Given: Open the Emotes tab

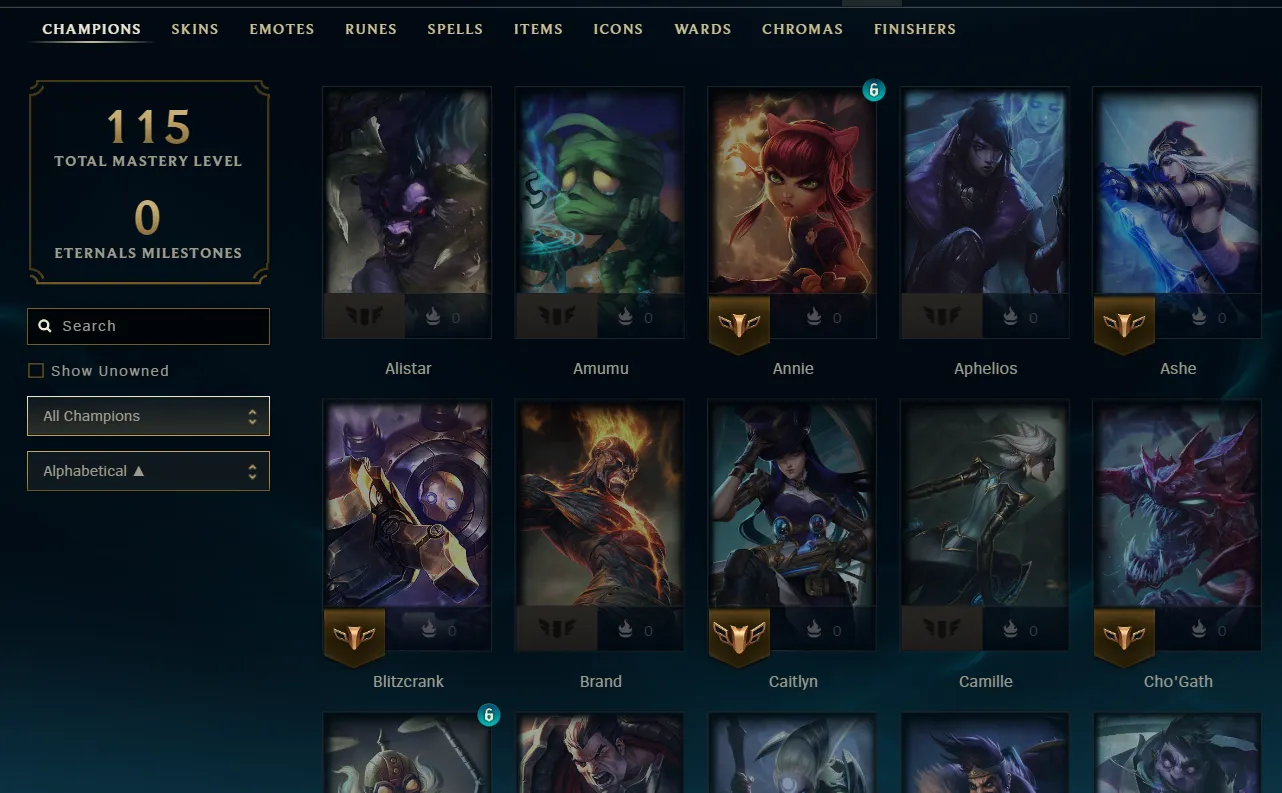Looking at the screenshot, I should (x=282, y=29).
